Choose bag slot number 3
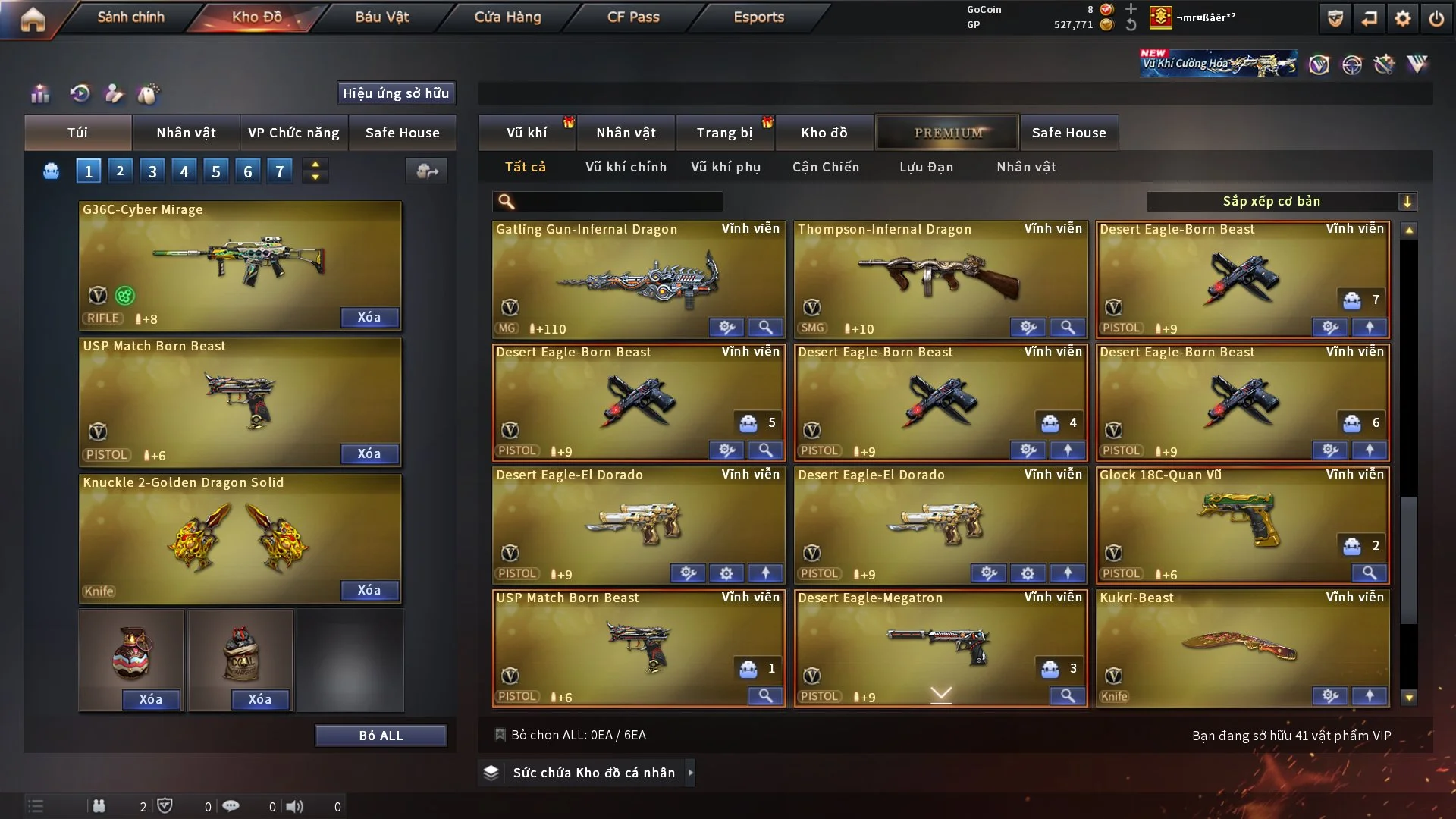Image resolution: width=1456 pixels, height=819 pixels. click(x=152, y=171)
